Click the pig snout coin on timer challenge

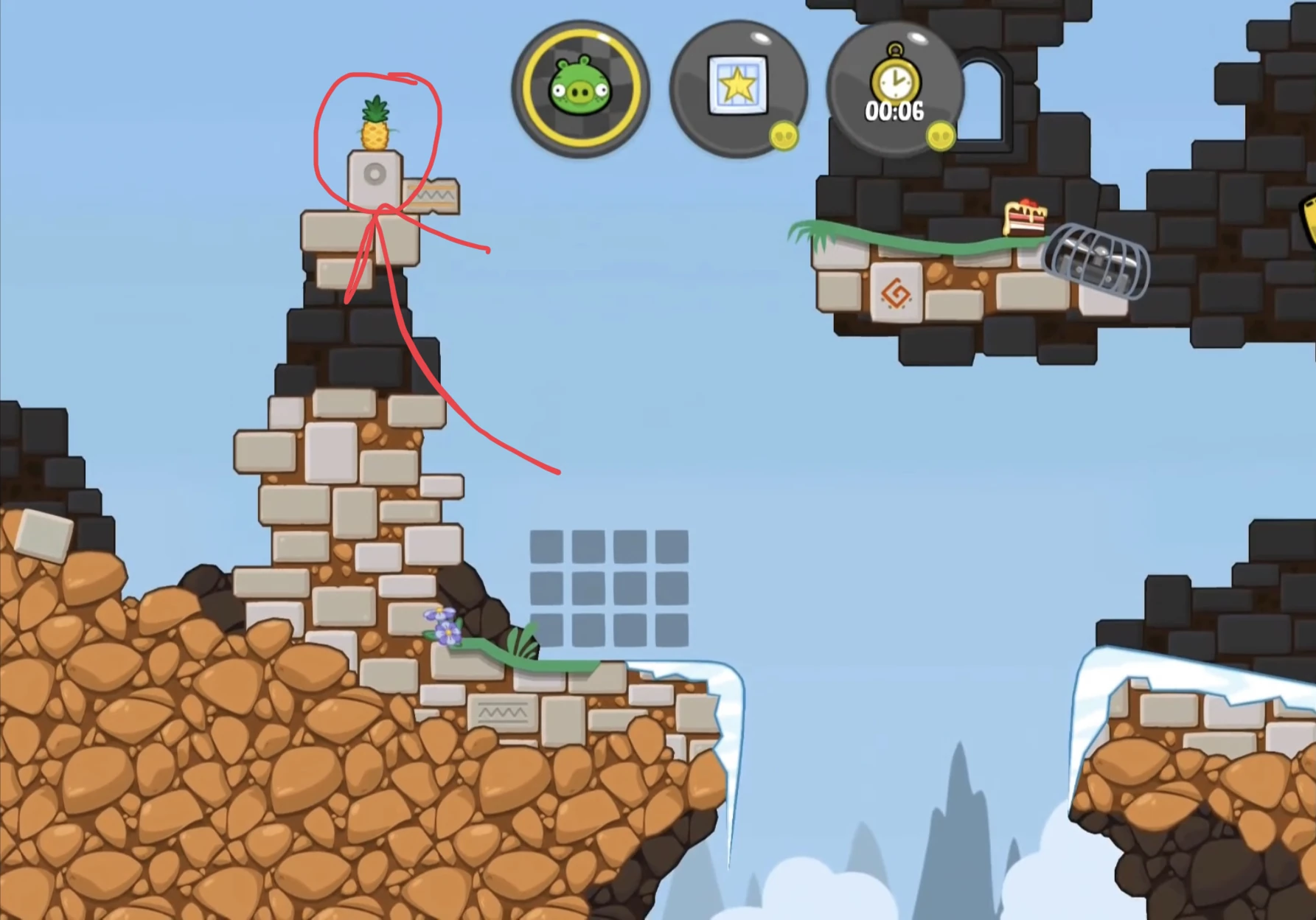[941, 136]
